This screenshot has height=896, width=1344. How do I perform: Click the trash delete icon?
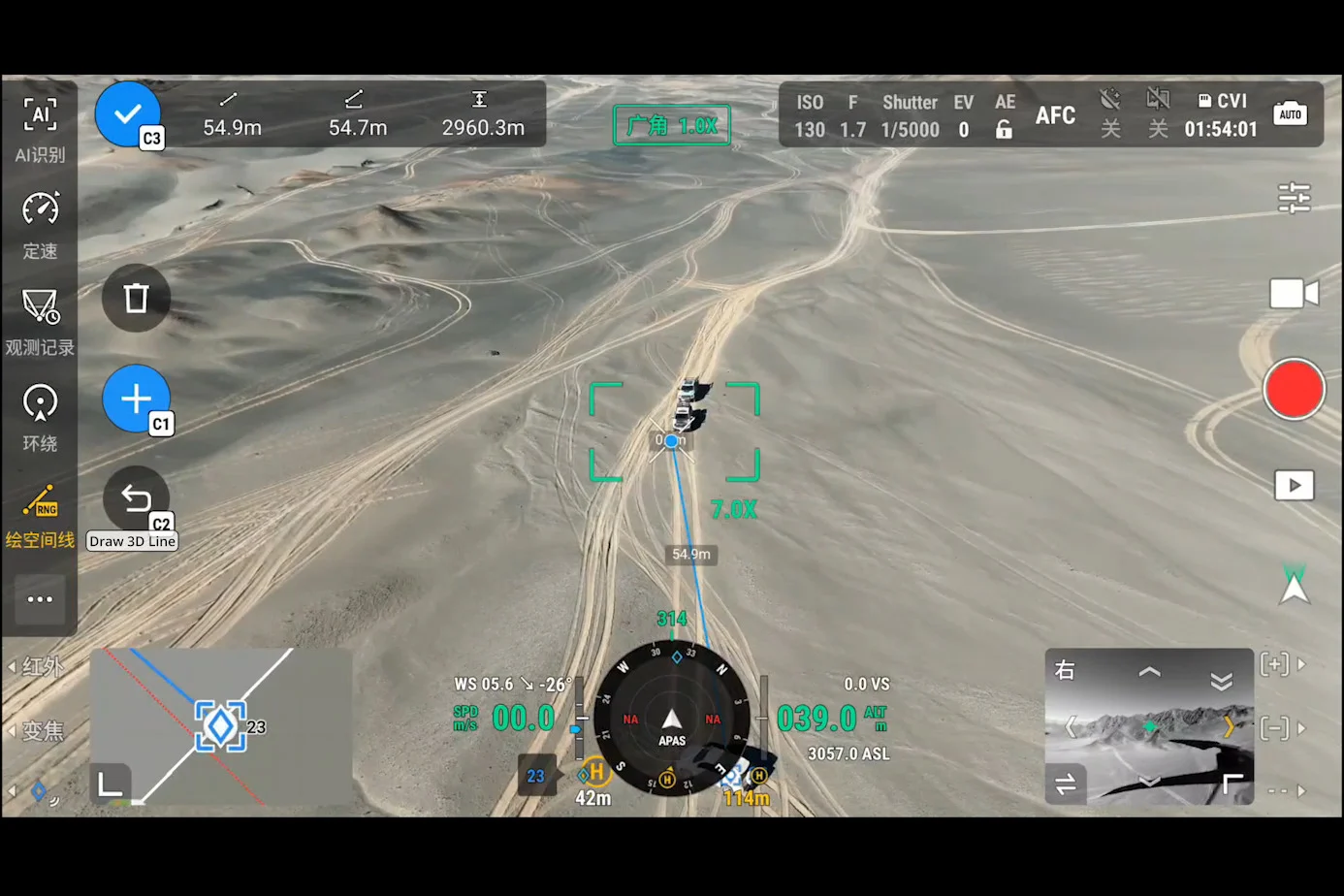(135, 298)
